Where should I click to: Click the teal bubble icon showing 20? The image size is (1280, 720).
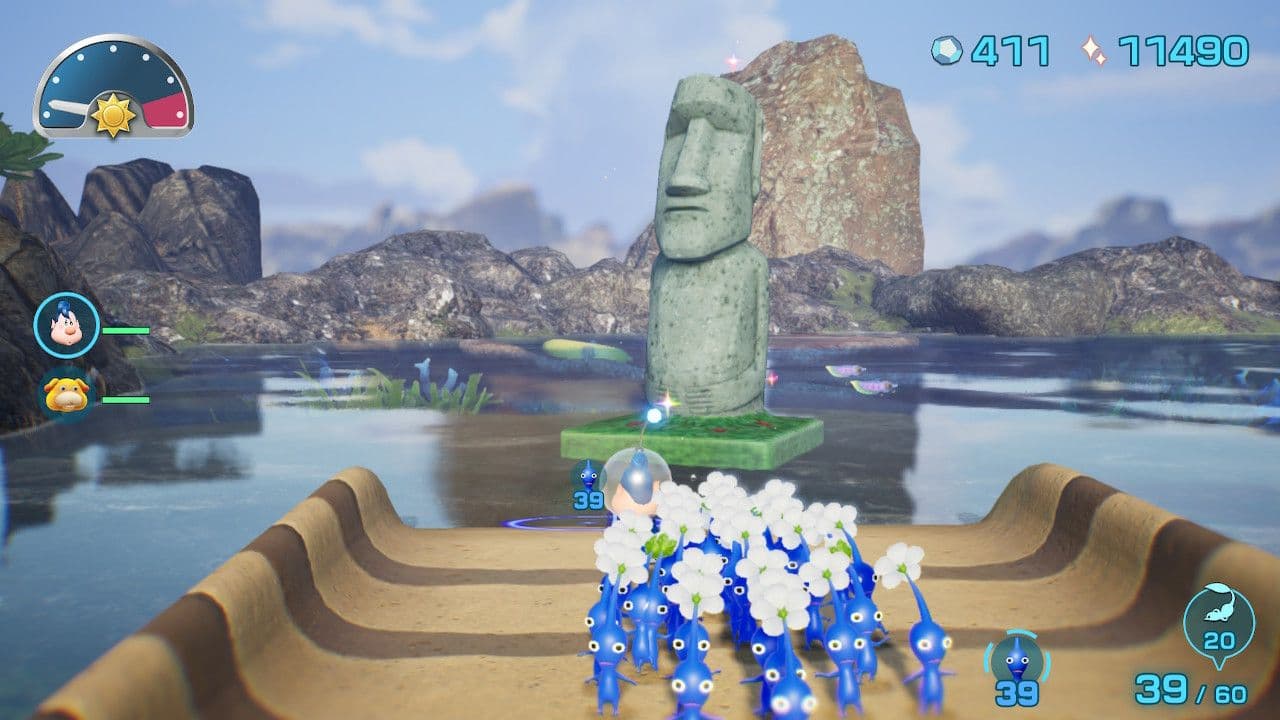tap(1218, 619)
